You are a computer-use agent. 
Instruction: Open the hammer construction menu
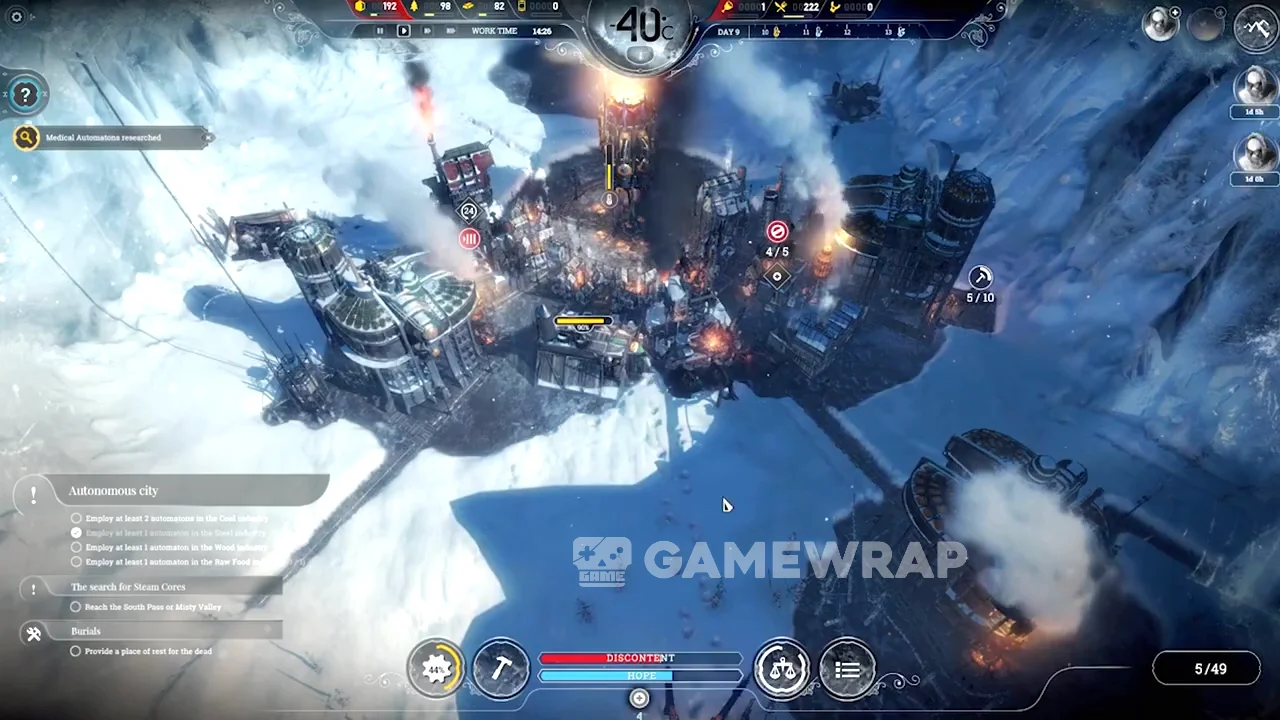coord(500,669)
